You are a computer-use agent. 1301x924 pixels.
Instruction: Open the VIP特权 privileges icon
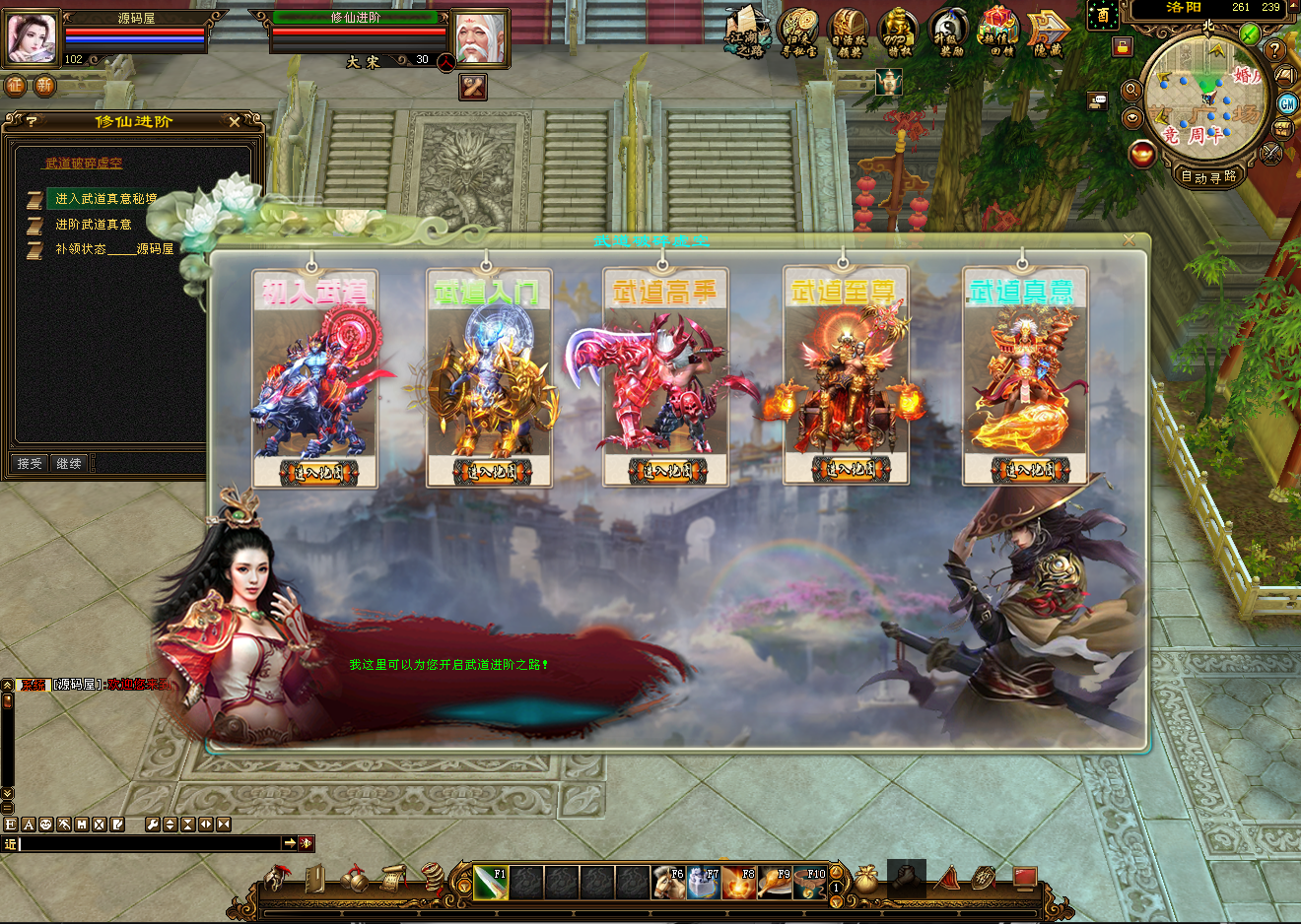pyautogui.click(x=899, y=32)
